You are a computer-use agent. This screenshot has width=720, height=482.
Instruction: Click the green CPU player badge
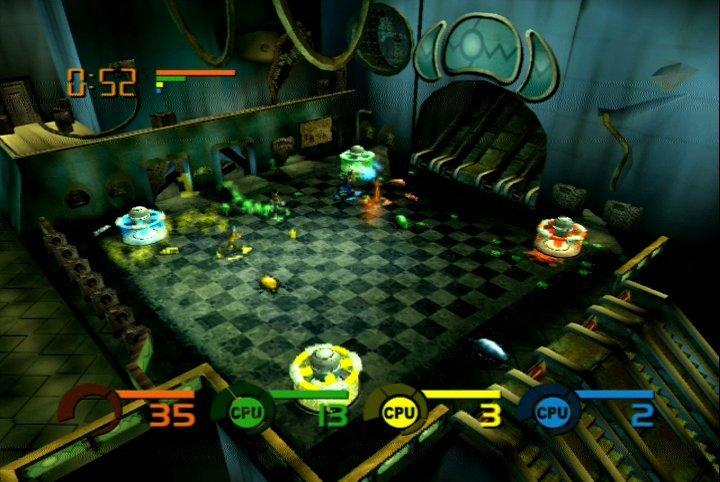pos(243,410)
